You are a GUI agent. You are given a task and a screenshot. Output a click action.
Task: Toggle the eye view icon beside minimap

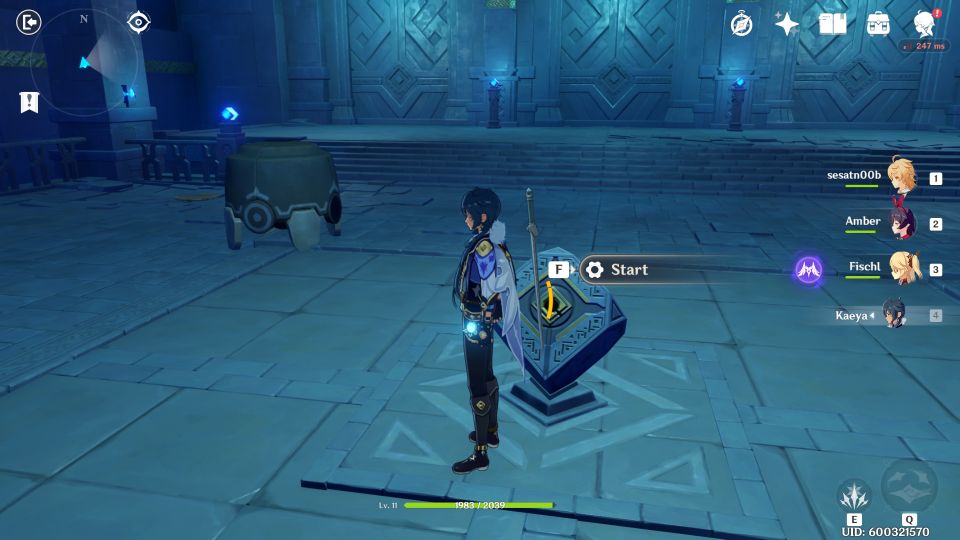(139, 22)
